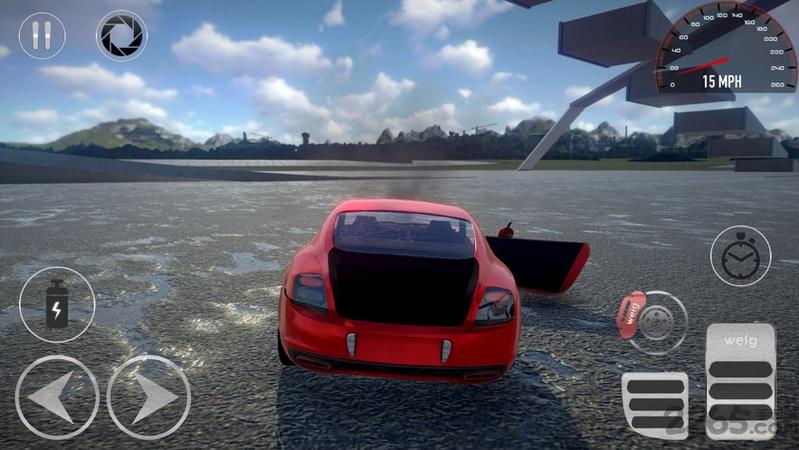Switch camera view with the aperture icon
Screen dimensions: 799x450
[x=121, y=36]
